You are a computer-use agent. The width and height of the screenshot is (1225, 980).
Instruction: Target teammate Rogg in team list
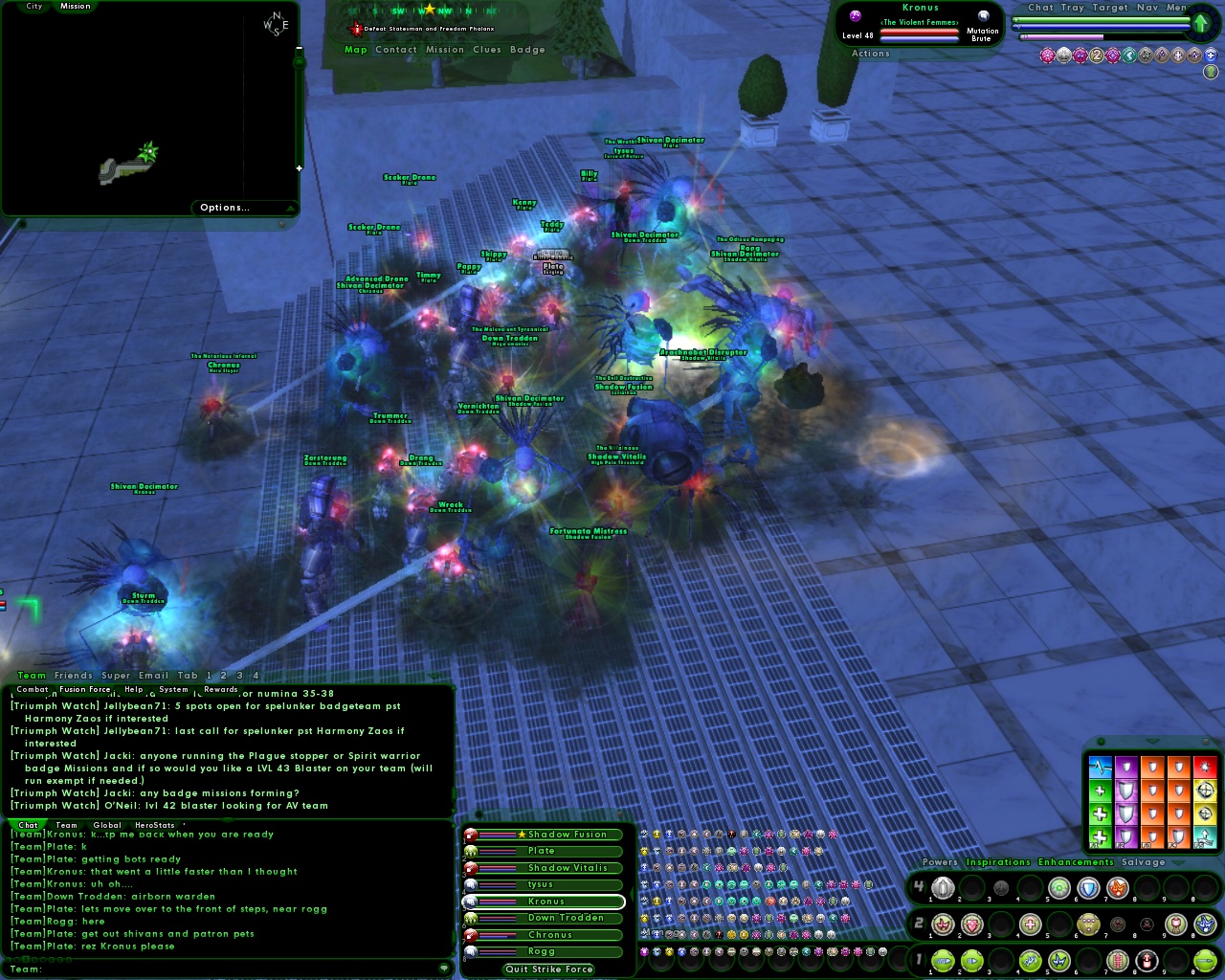coord(542,951)
